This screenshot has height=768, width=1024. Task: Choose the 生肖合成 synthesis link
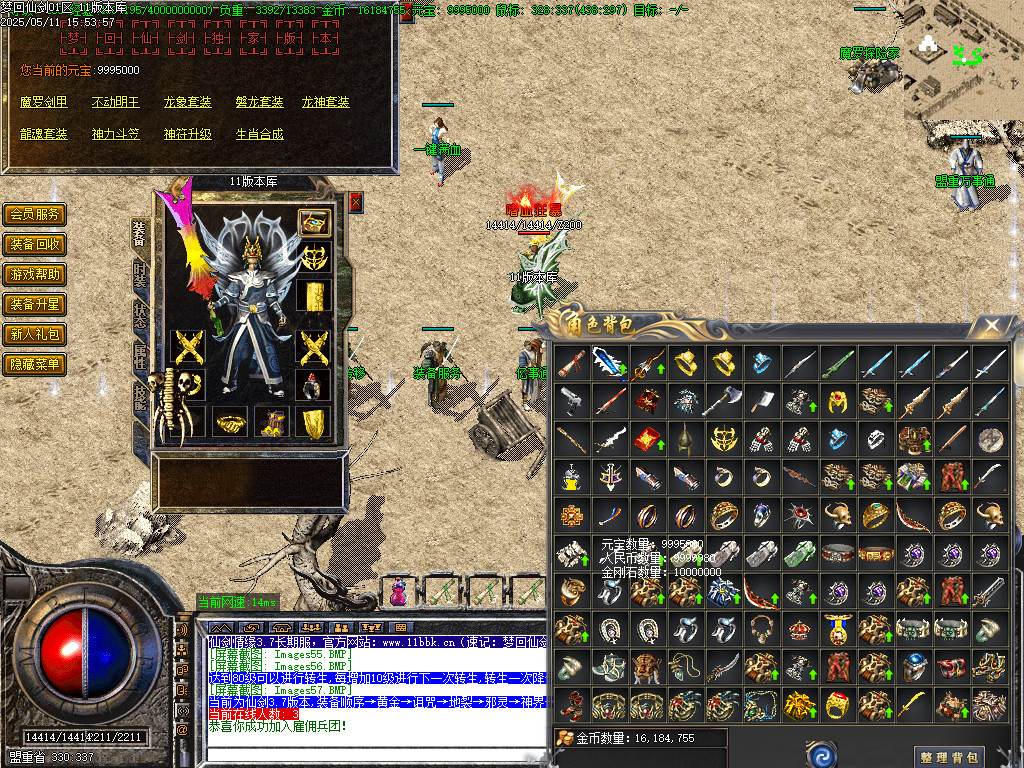pyautogui.click(x=260, y=134)
